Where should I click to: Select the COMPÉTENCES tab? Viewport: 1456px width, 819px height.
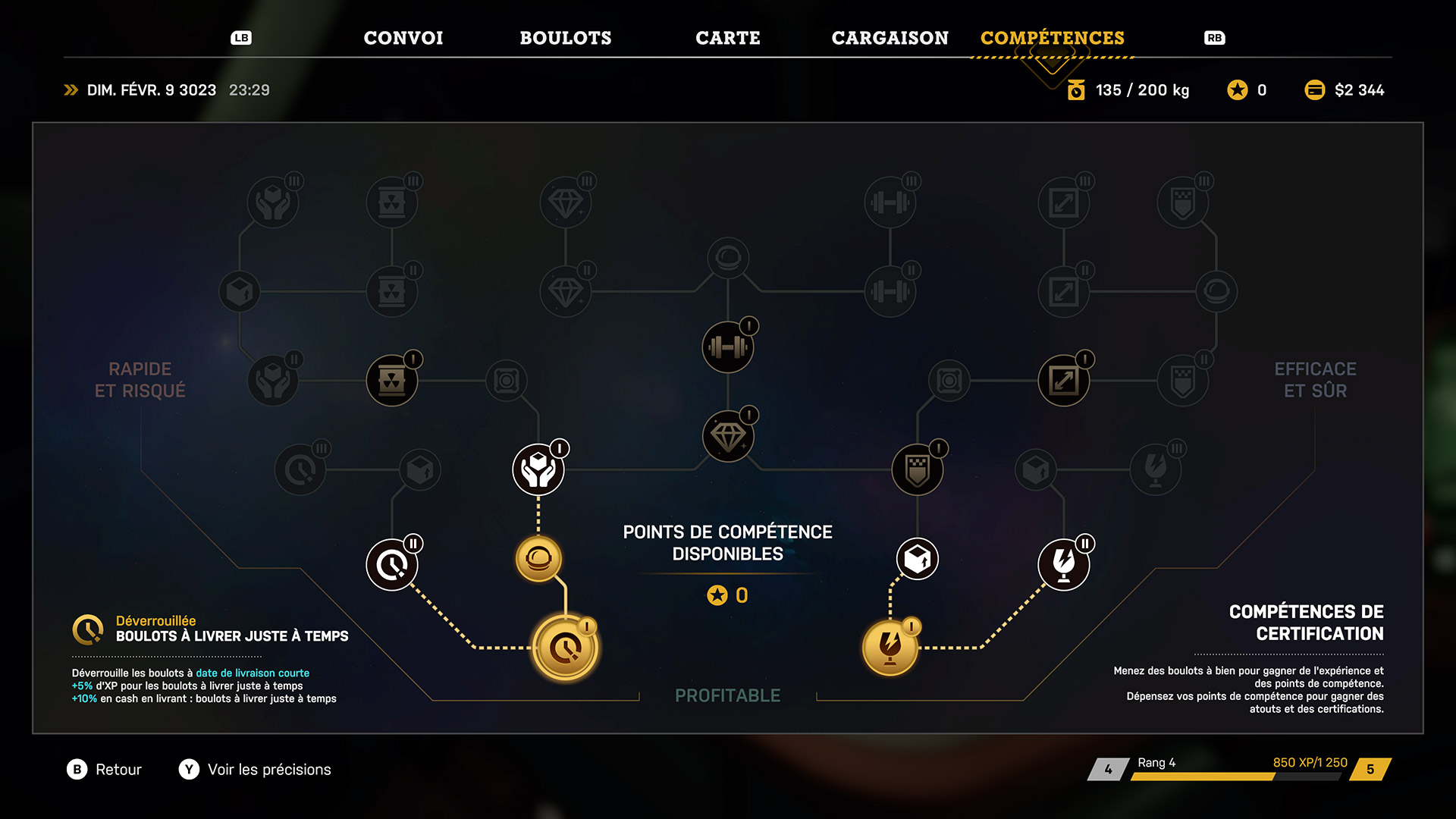1052,38
